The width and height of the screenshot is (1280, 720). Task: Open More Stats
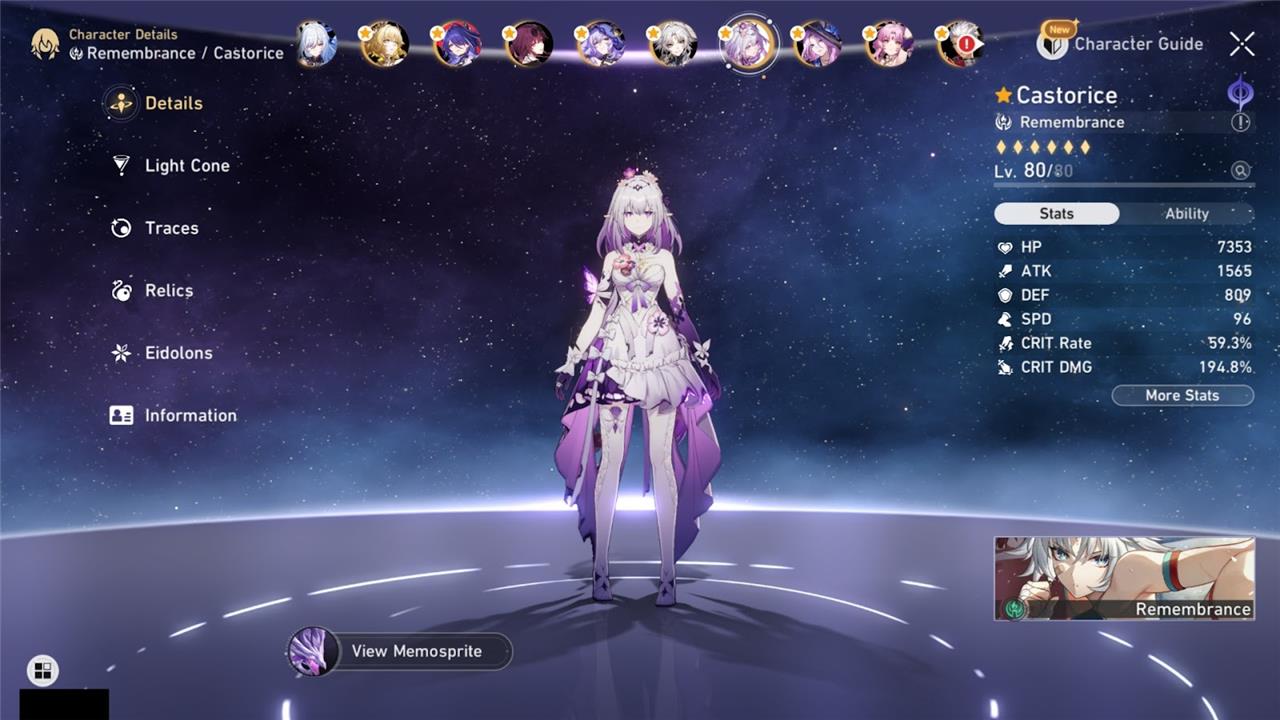1182,396
